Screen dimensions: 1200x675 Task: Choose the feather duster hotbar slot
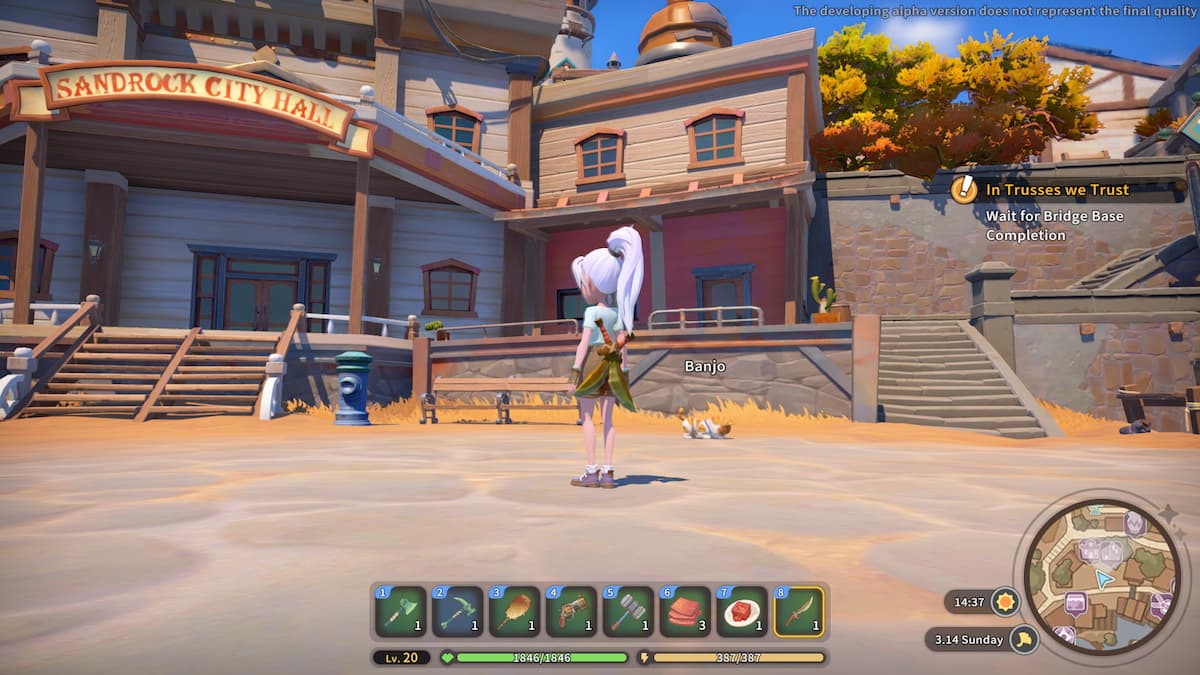pyautogui.click(x=514, y=612)
